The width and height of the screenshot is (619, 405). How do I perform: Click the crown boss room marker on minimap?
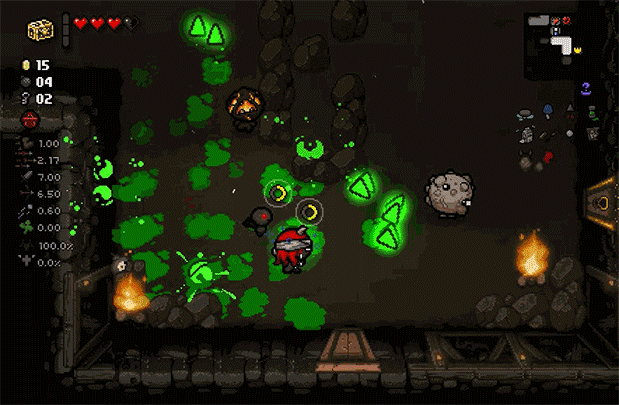coord(577,48)
